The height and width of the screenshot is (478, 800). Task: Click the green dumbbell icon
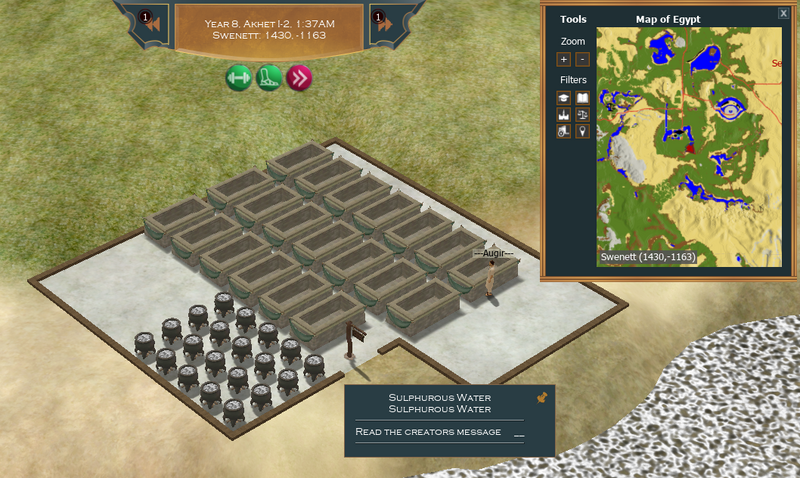pos(238,78)
